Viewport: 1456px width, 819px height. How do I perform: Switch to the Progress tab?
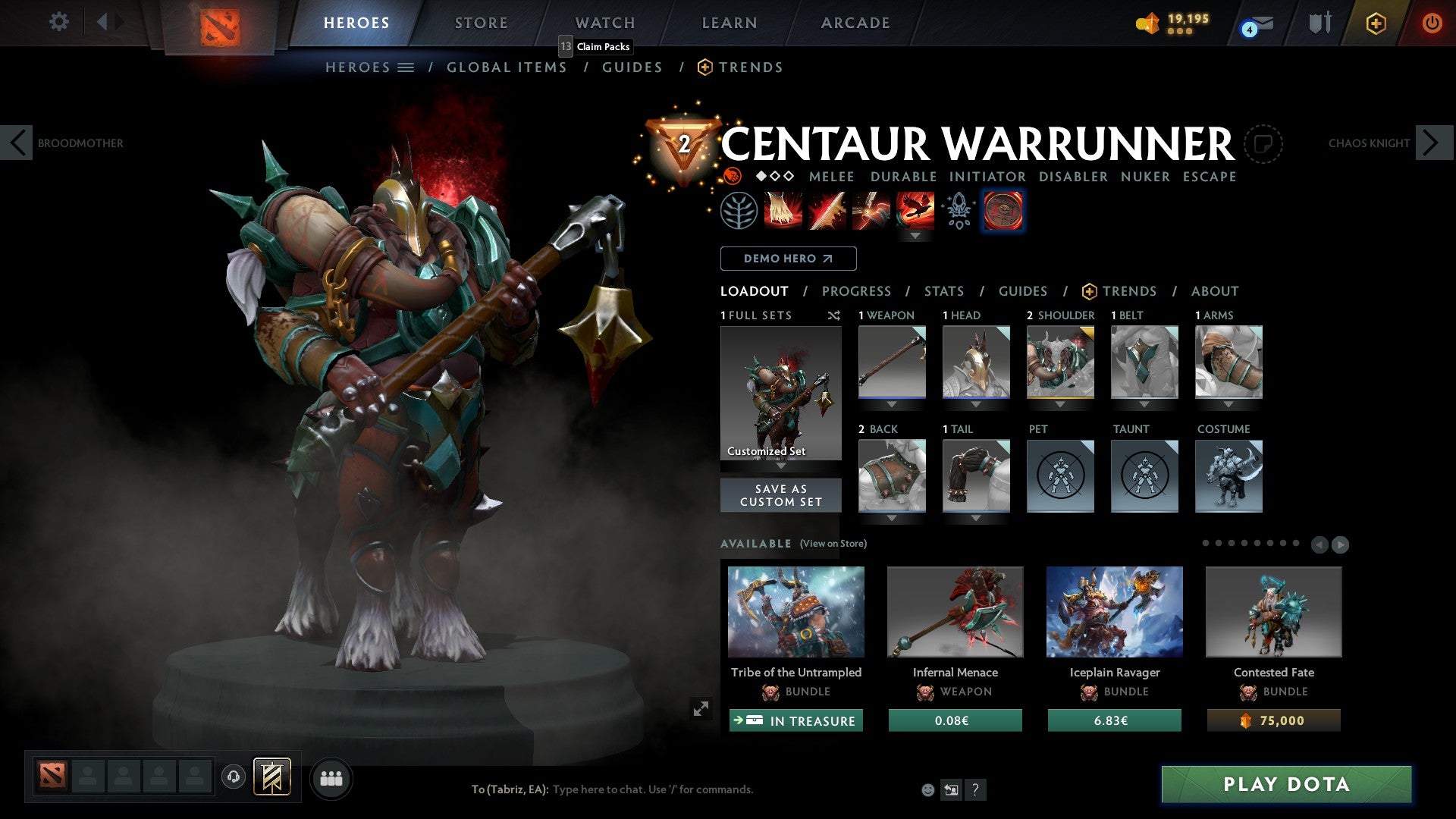coord(857,291)
